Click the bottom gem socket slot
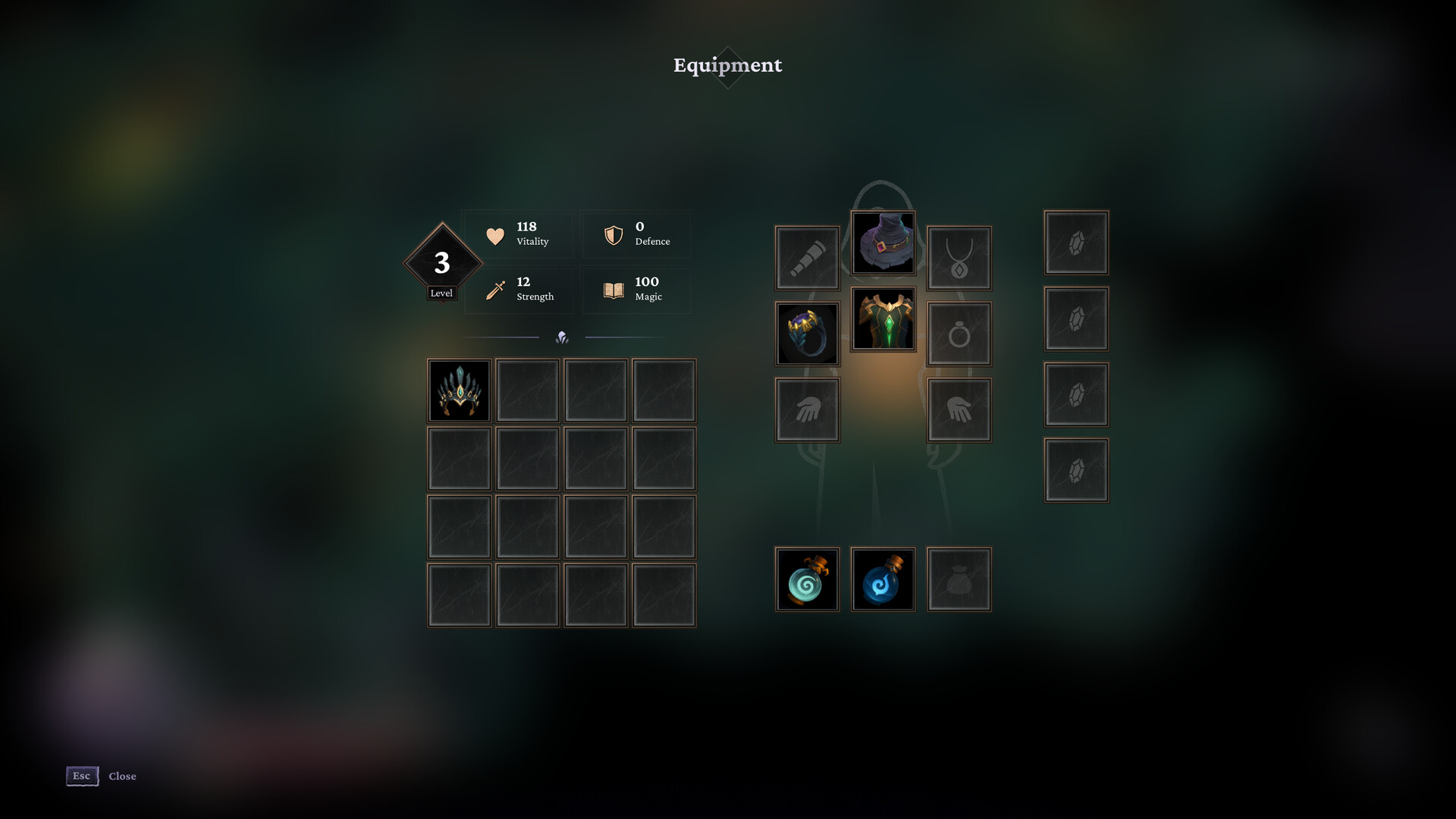This screenshot has height=819, width=1456. coord(1075,469)
